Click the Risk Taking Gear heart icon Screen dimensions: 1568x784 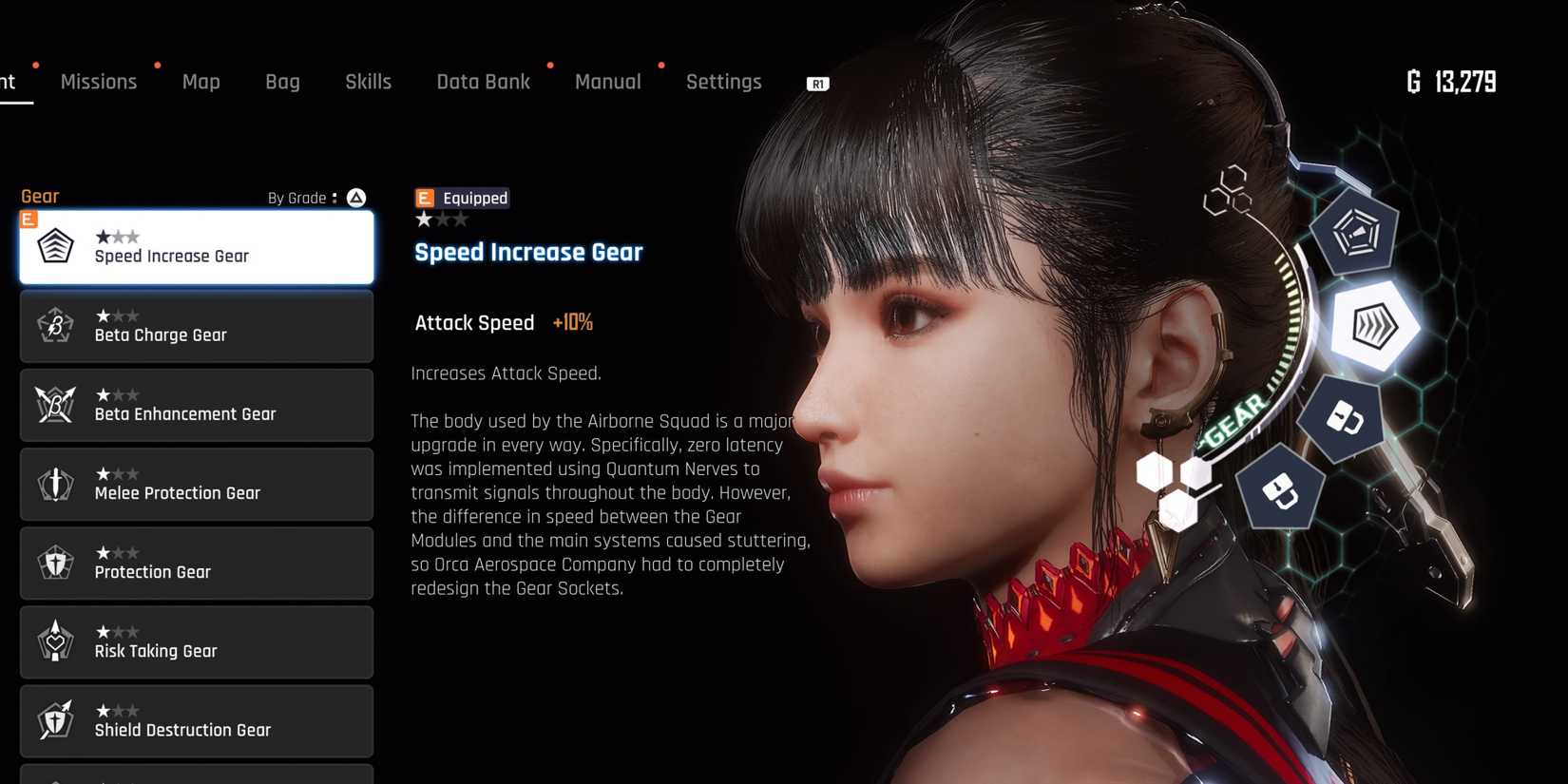[56, 641]
